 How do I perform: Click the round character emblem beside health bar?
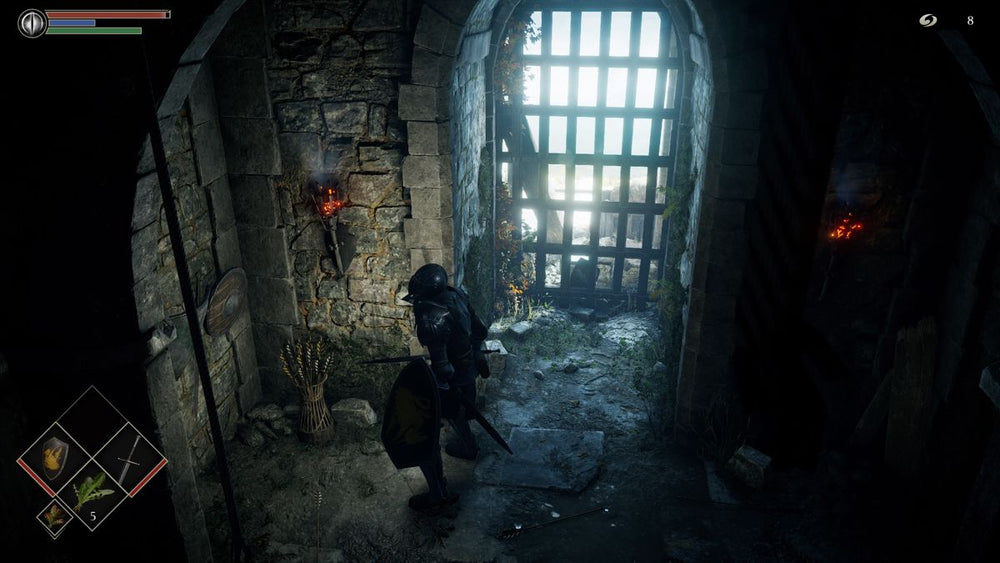click(x=33, y=22)
